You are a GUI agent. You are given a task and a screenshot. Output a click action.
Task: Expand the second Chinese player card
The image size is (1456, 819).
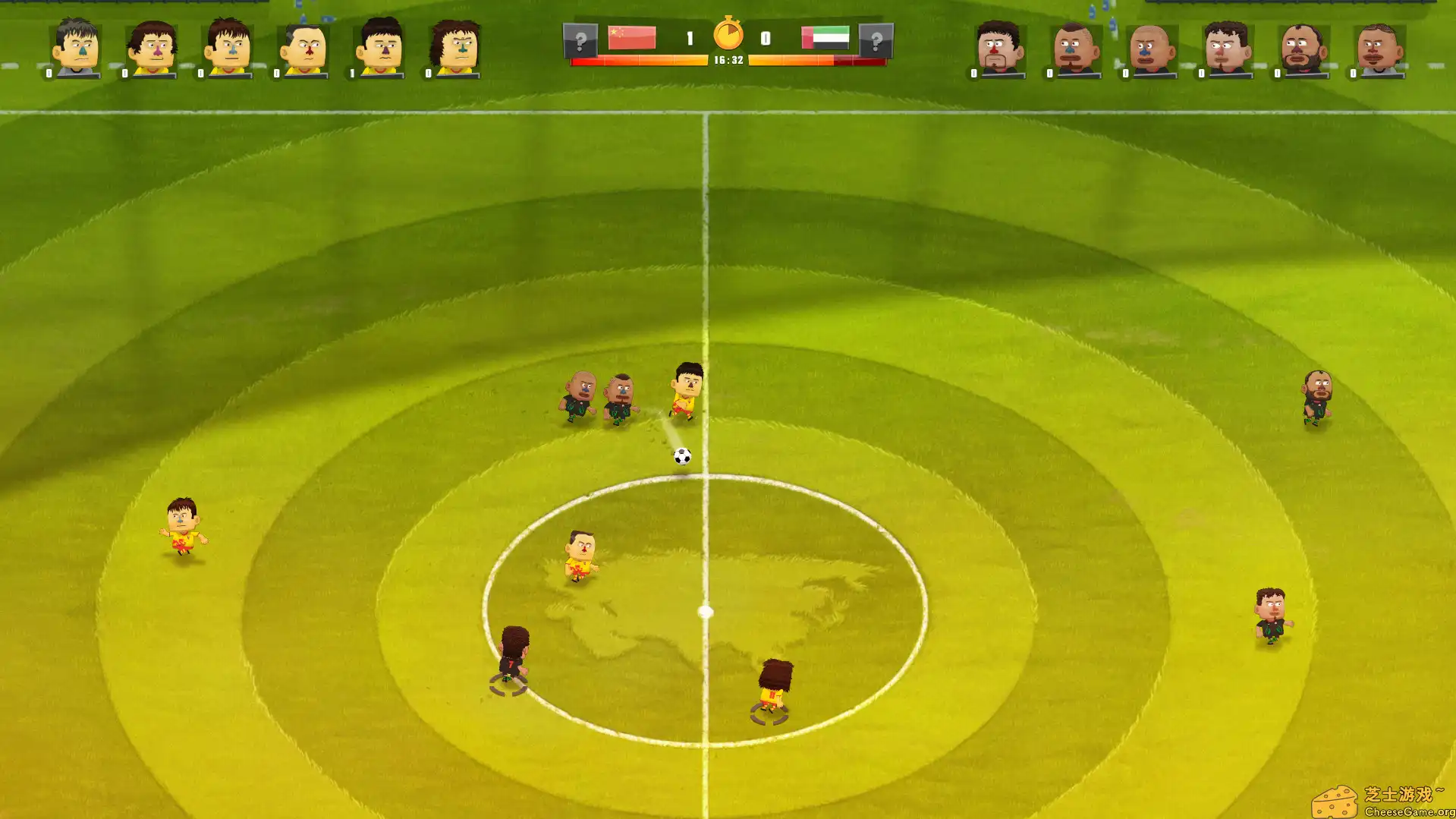(x=150, y=48)
